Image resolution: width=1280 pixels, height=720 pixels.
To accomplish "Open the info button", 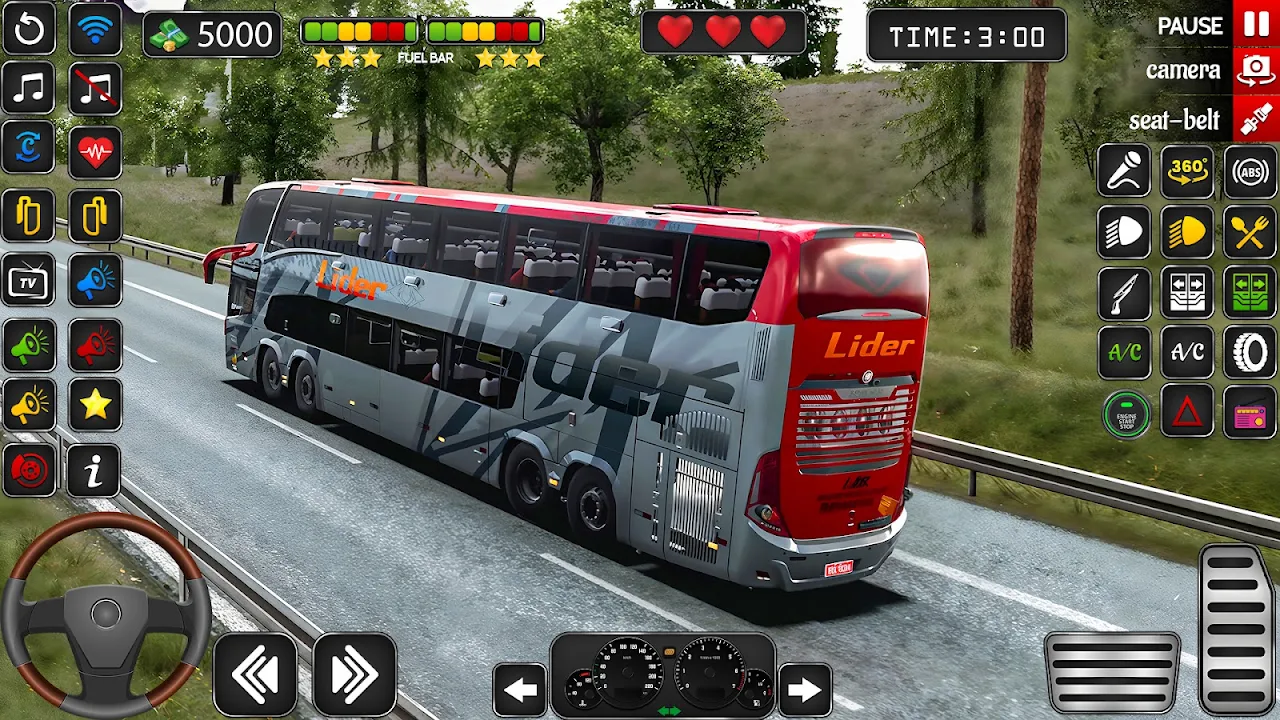I will 95,470.
